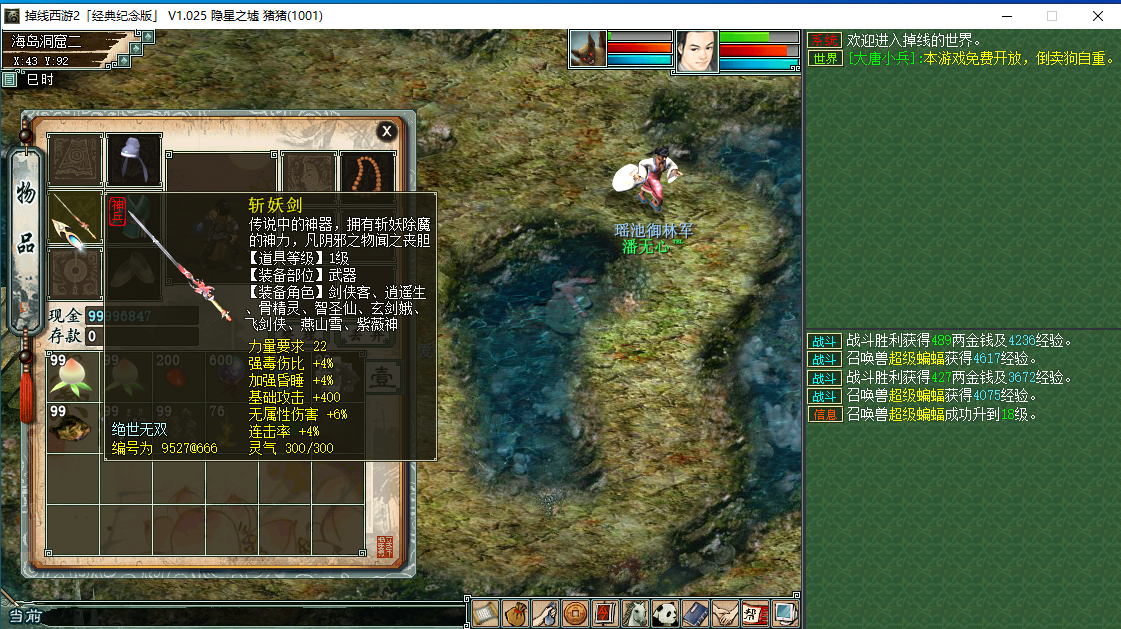The width and height of the screenshot is (1121, 629).
Task: Click the hand-giving-item toolbar icon
Action: pos(545,612)
